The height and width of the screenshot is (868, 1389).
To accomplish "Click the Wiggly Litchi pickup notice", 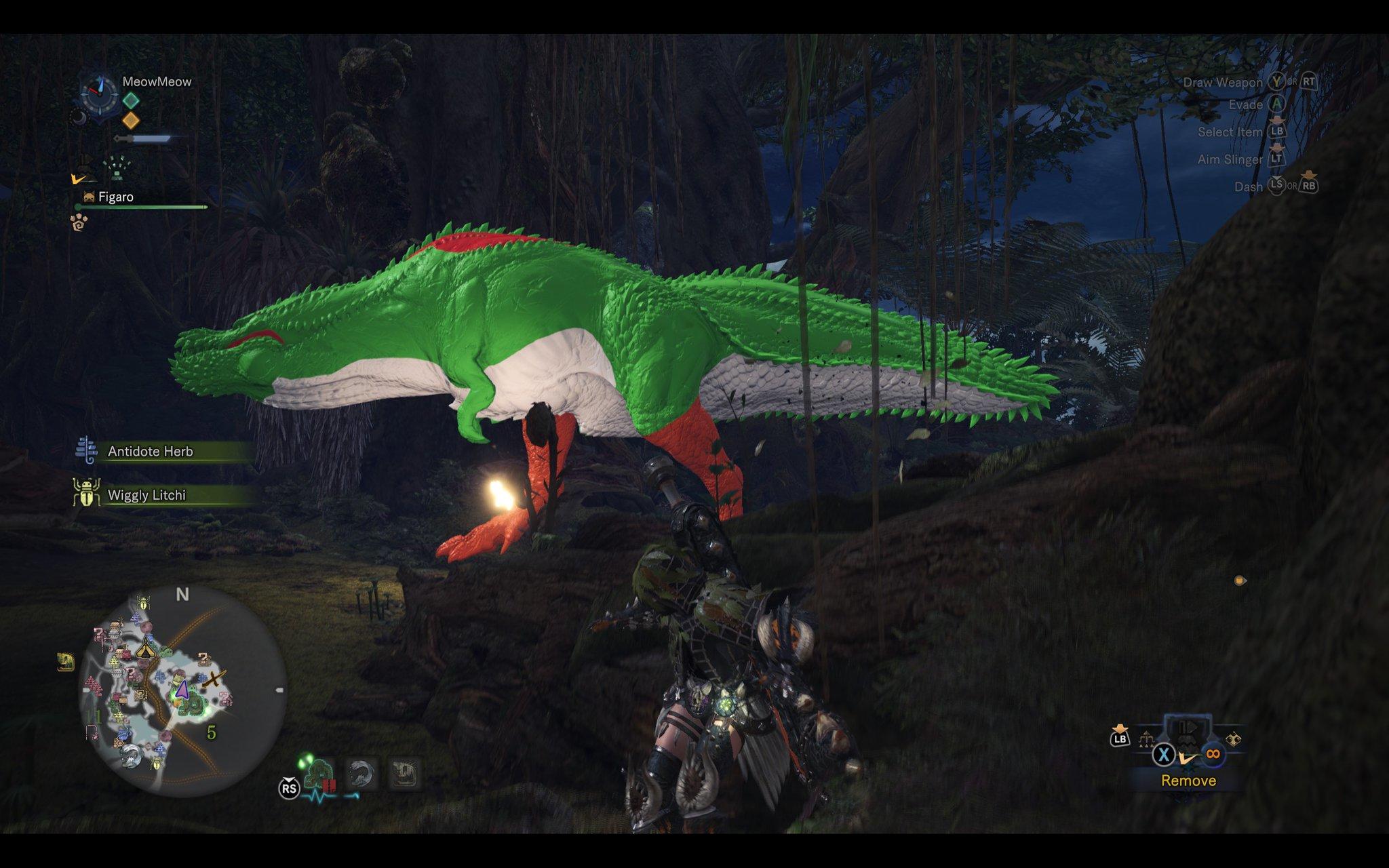I will [146, 496].
